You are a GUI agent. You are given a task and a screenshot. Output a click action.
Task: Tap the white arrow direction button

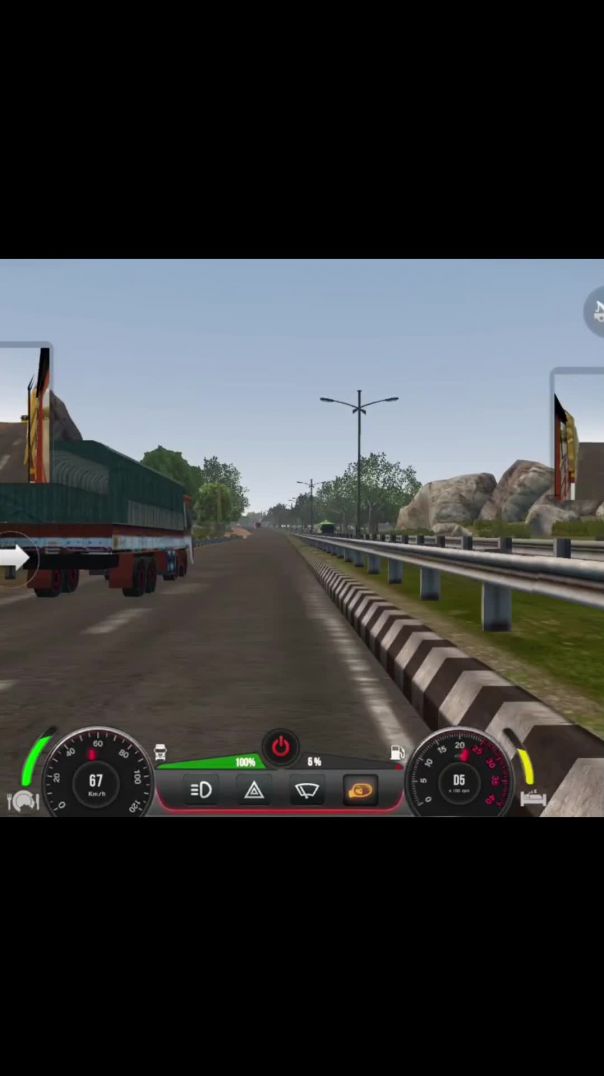tap(14, 558)
